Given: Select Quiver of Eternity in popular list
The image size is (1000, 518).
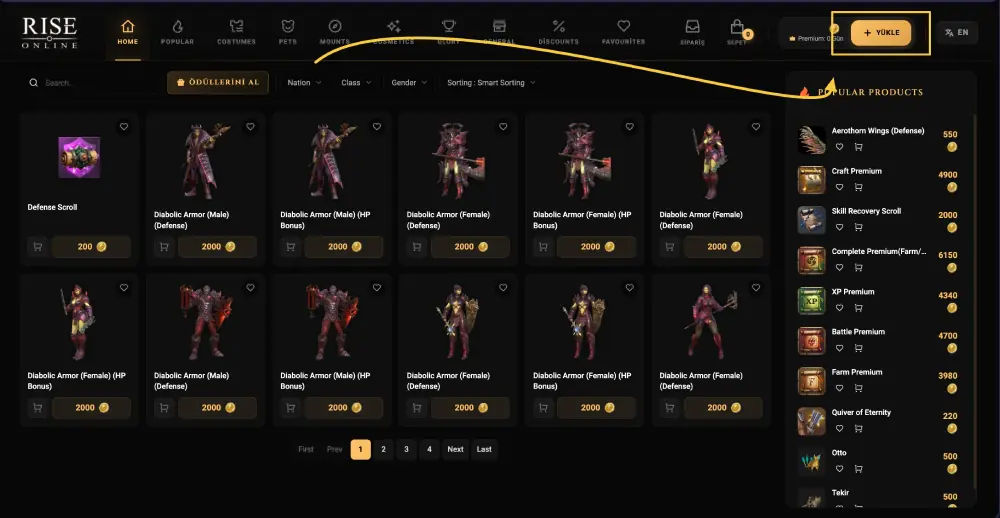Looking at the screenshot, I should tap(861, 412).
